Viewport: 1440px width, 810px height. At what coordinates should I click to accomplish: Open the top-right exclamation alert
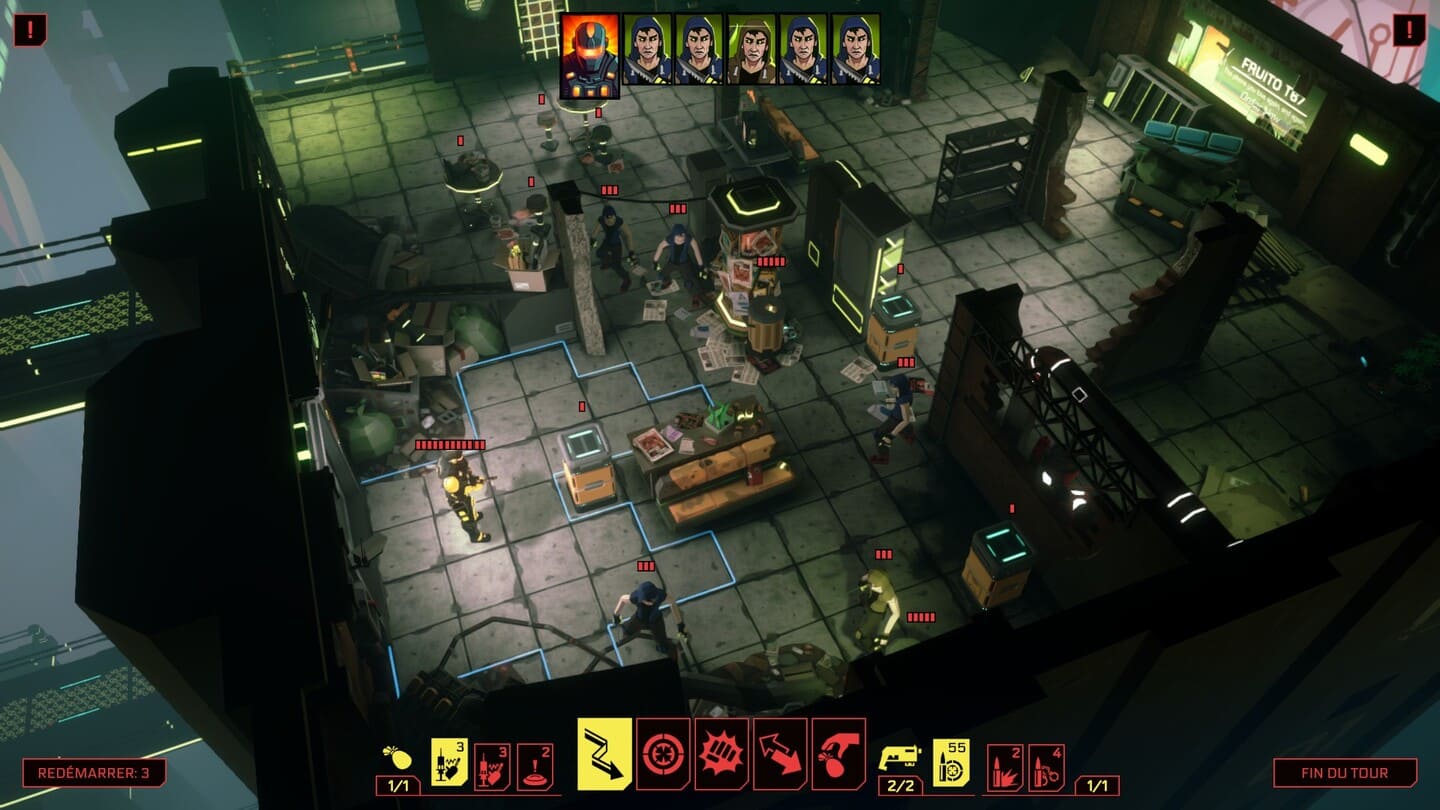1409,30
